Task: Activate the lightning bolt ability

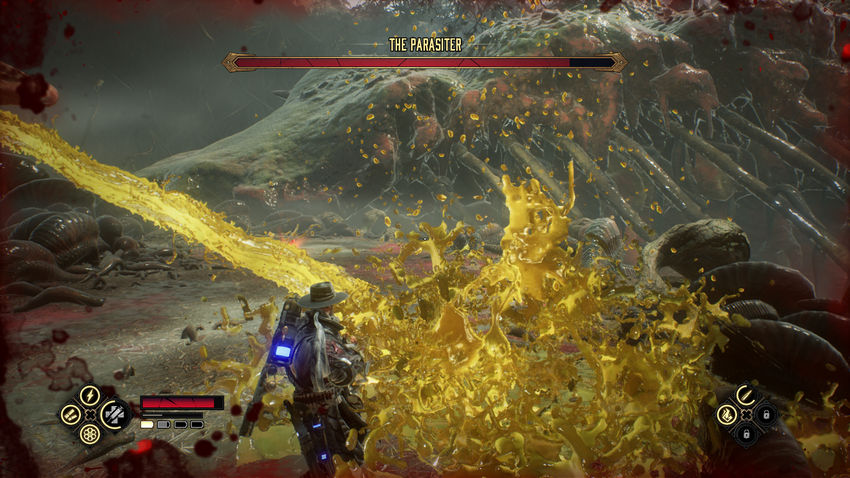Action: coord(89,394)
